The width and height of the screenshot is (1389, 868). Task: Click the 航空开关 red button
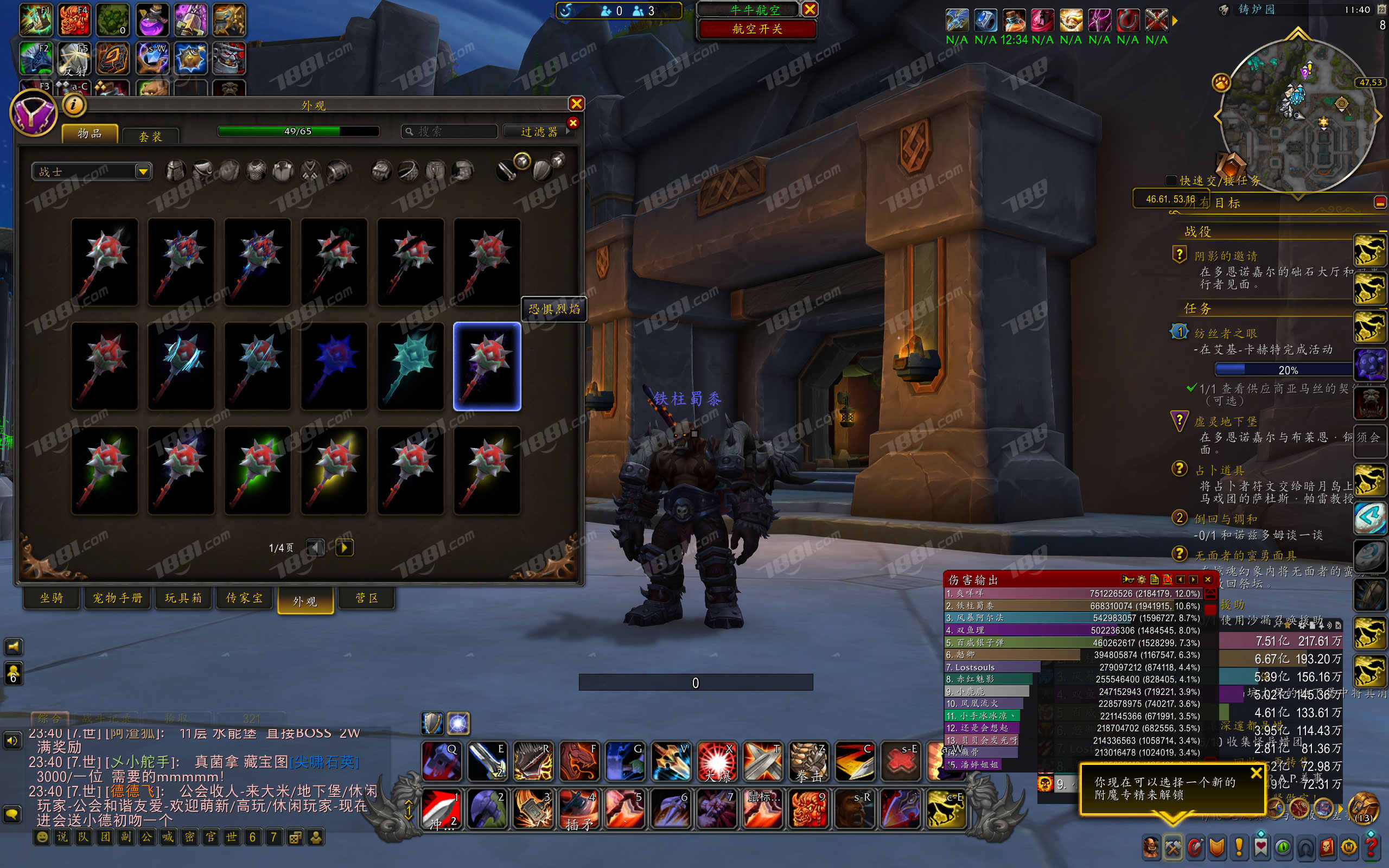click(x=756, y=29)
